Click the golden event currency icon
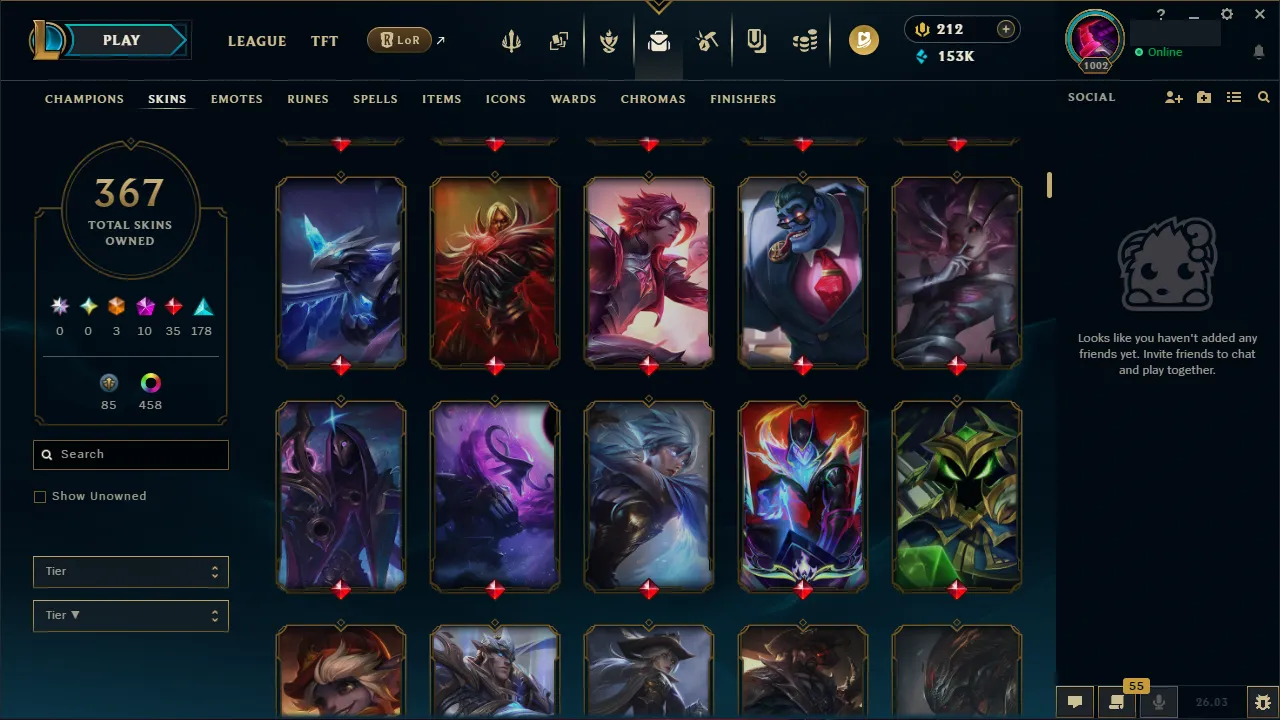 pos(864,40)
